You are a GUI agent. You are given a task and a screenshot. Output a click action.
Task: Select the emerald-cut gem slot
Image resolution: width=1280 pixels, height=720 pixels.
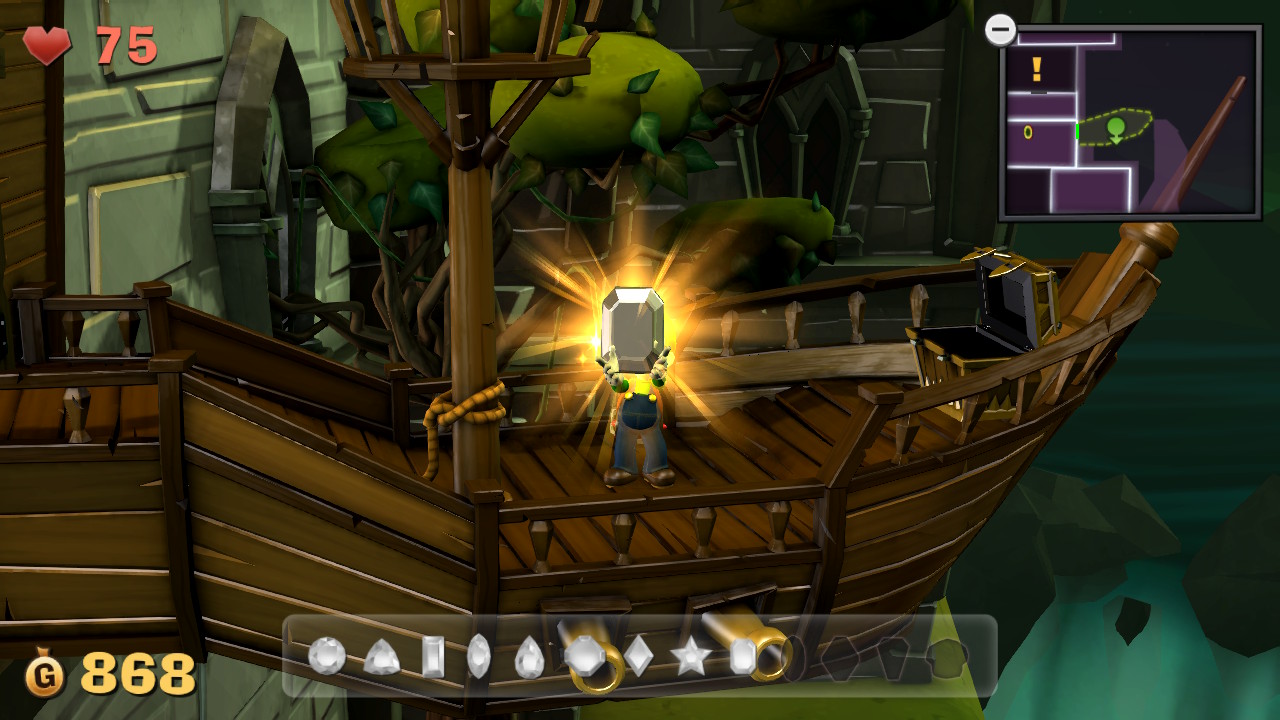point(742,656)
